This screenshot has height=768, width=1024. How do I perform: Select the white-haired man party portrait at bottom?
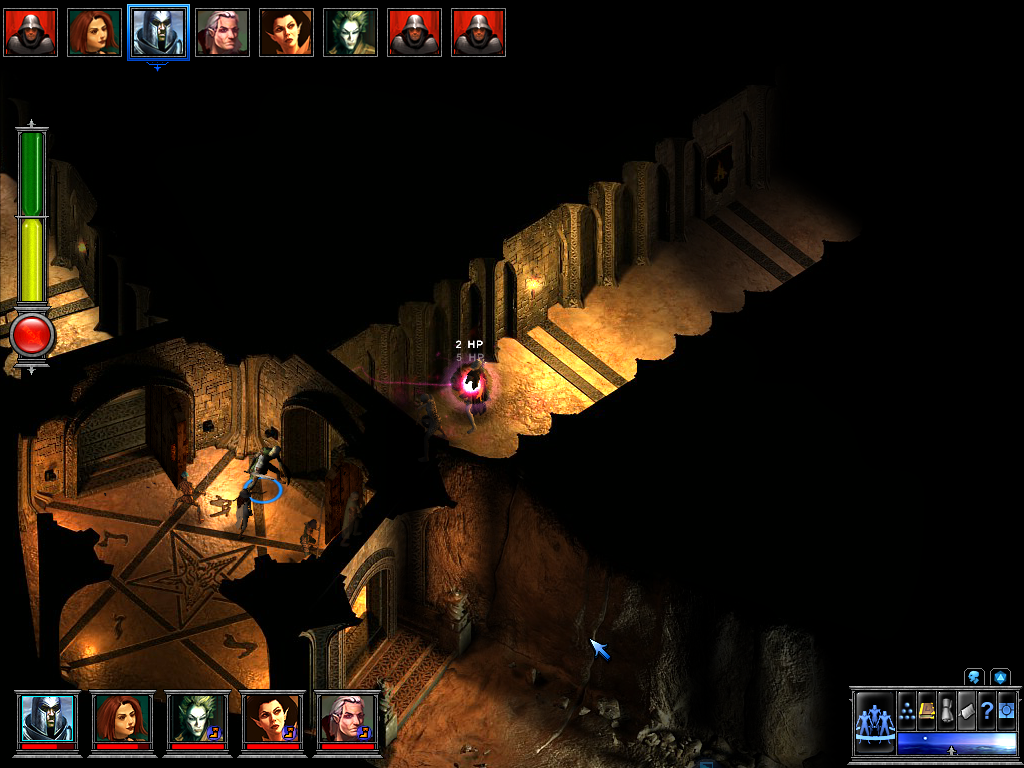coord(346,716)
